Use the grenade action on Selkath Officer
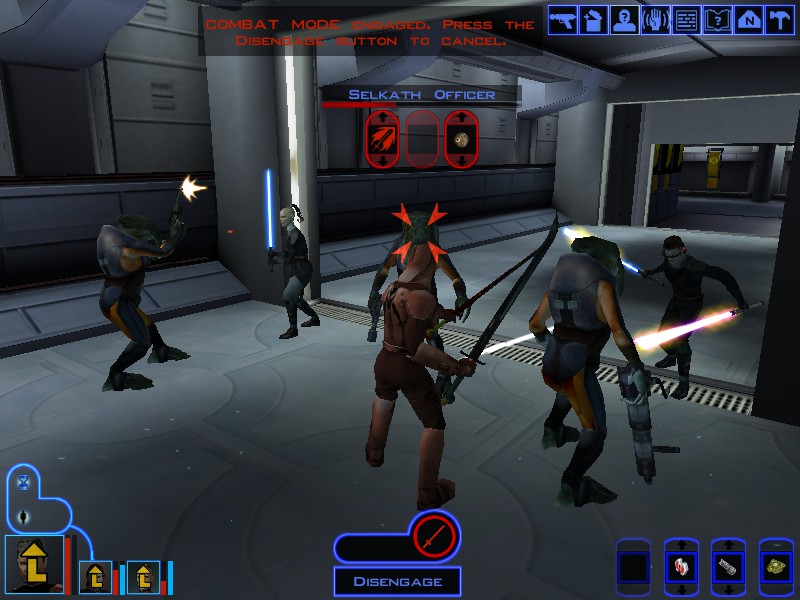Image resolution: width=800 pixels, height=600 pixels. (461, 138)
